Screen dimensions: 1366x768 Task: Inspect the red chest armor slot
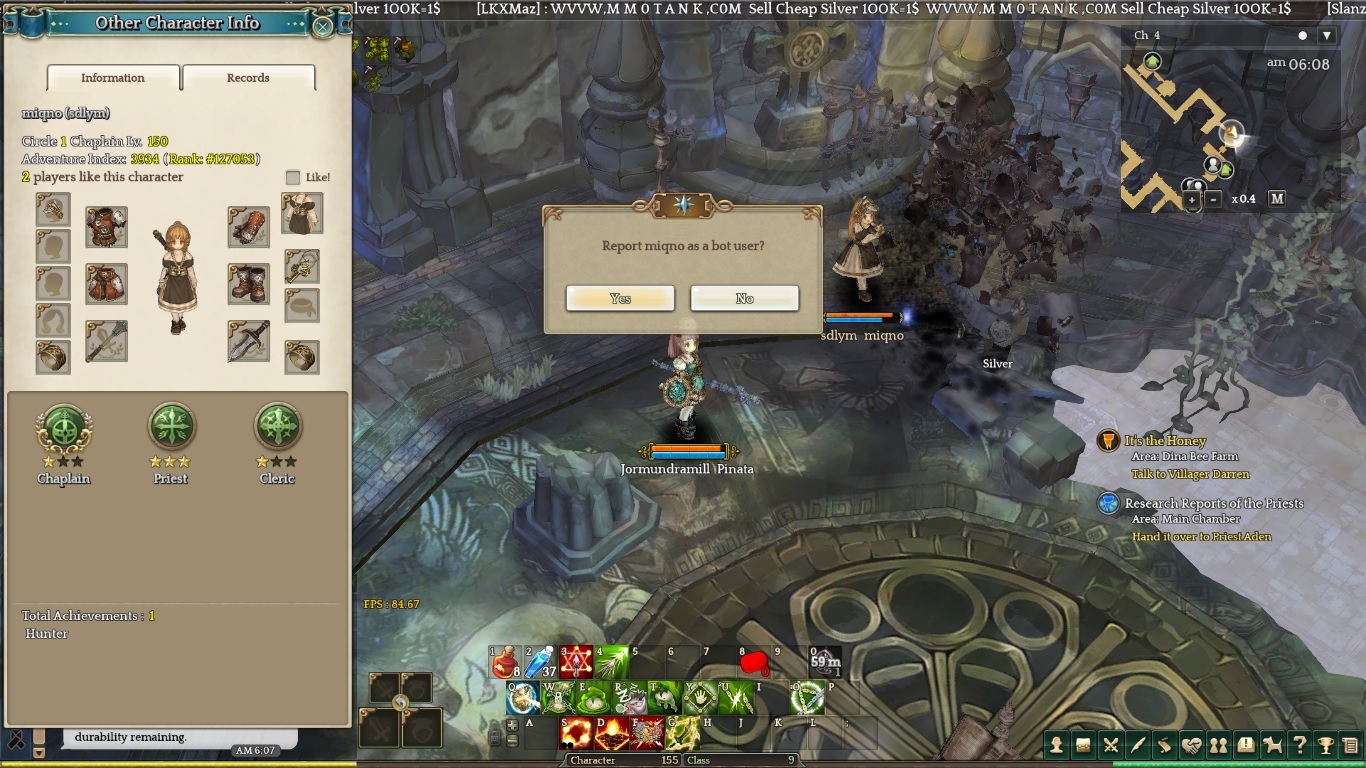[106, 227]
